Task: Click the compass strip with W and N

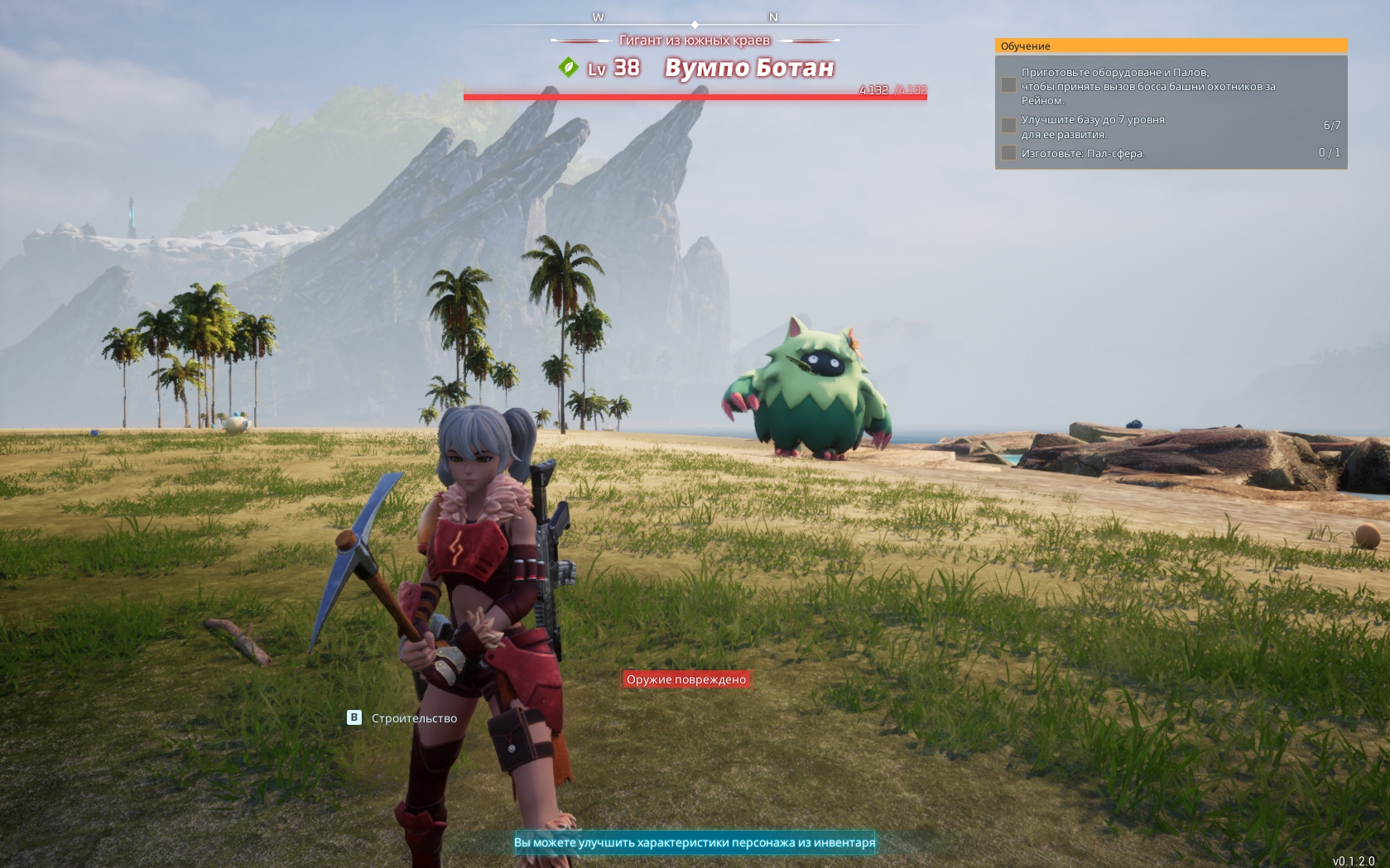Action: [x=694, y=18]
